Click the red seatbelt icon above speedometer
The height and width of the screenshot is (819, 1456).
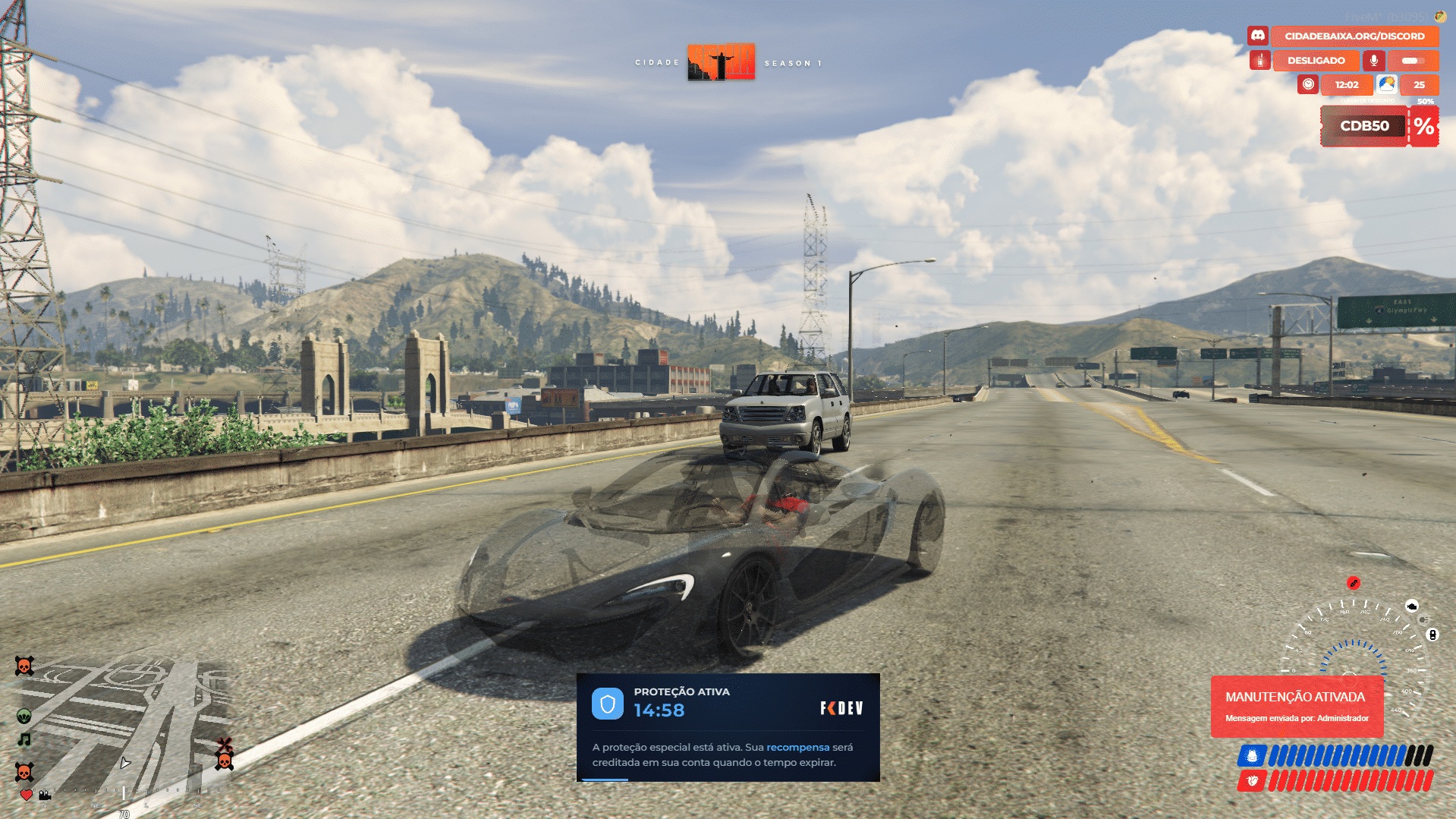coord(1354,583)
